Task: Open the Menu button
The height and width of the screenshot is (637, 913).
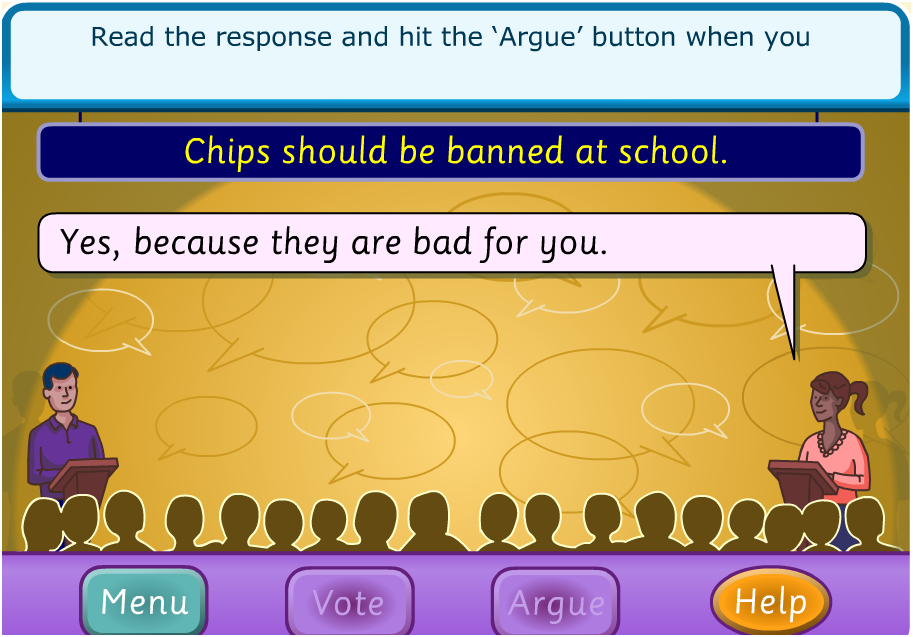Action: (x=143, y=602)
